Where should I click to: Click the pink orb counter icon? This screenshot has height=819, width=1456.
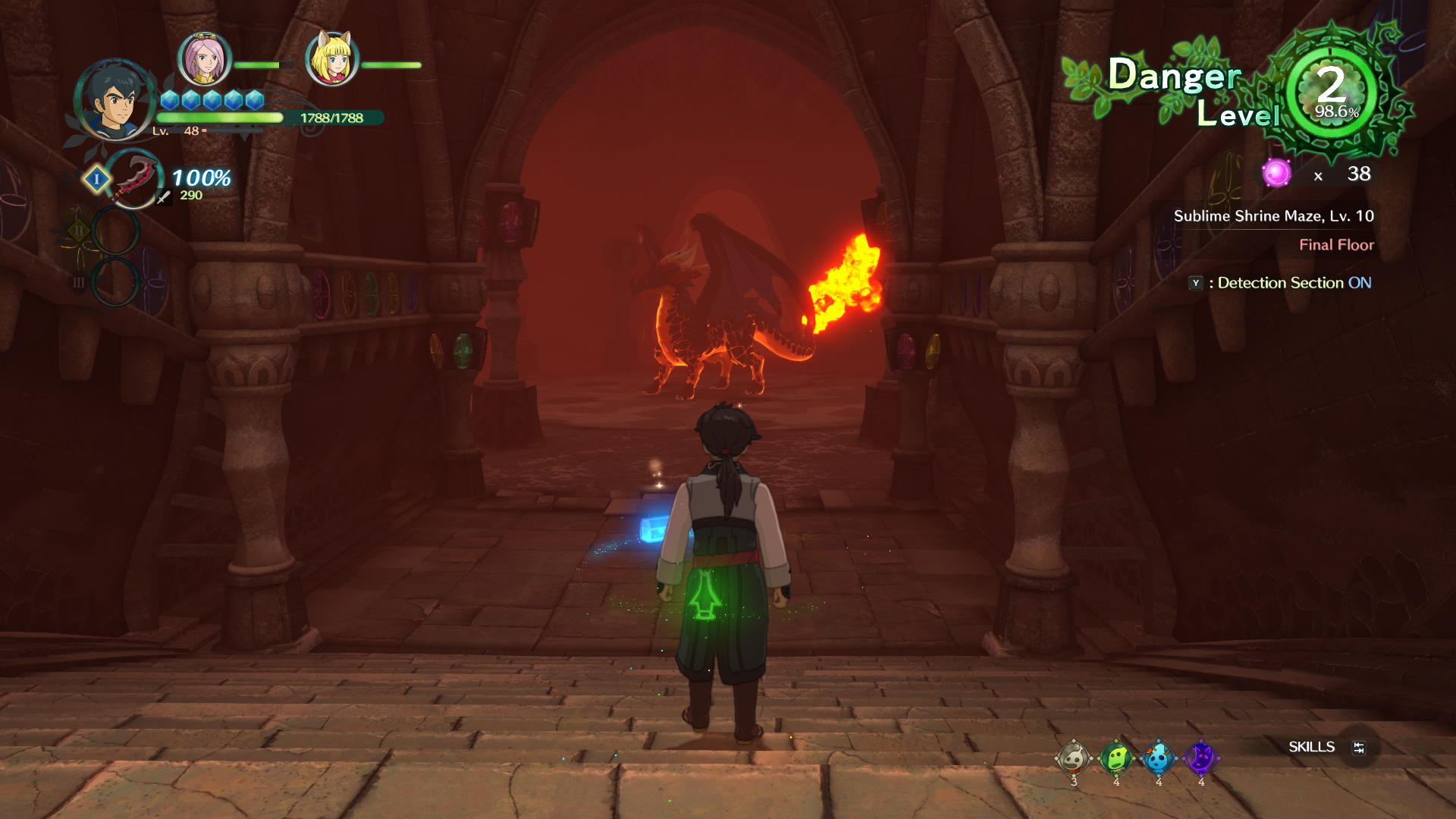pos(1276,174)
